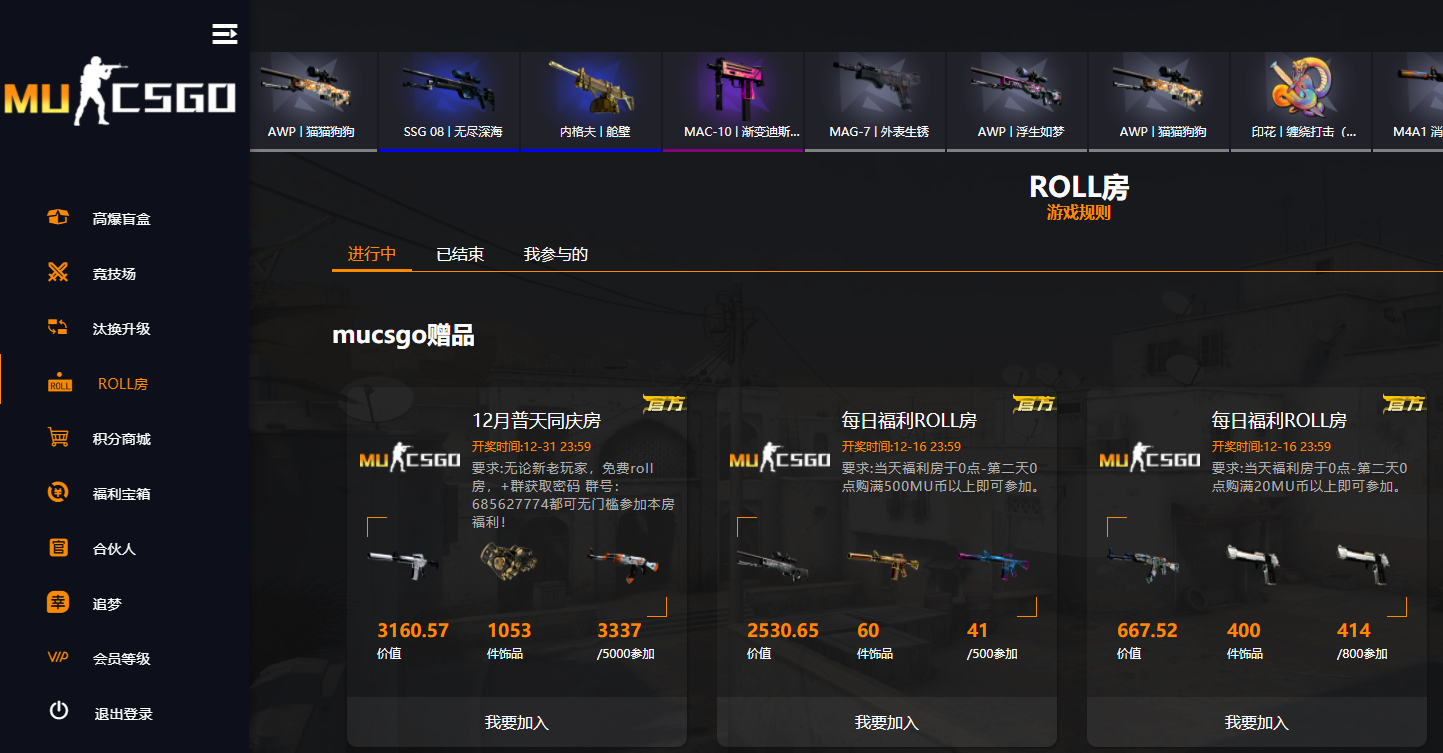This screenshot has height=753, width=1443.
Task: Open the VIP 会员等级 membership page
Action: pyautogui.click(x=57, y=658)
